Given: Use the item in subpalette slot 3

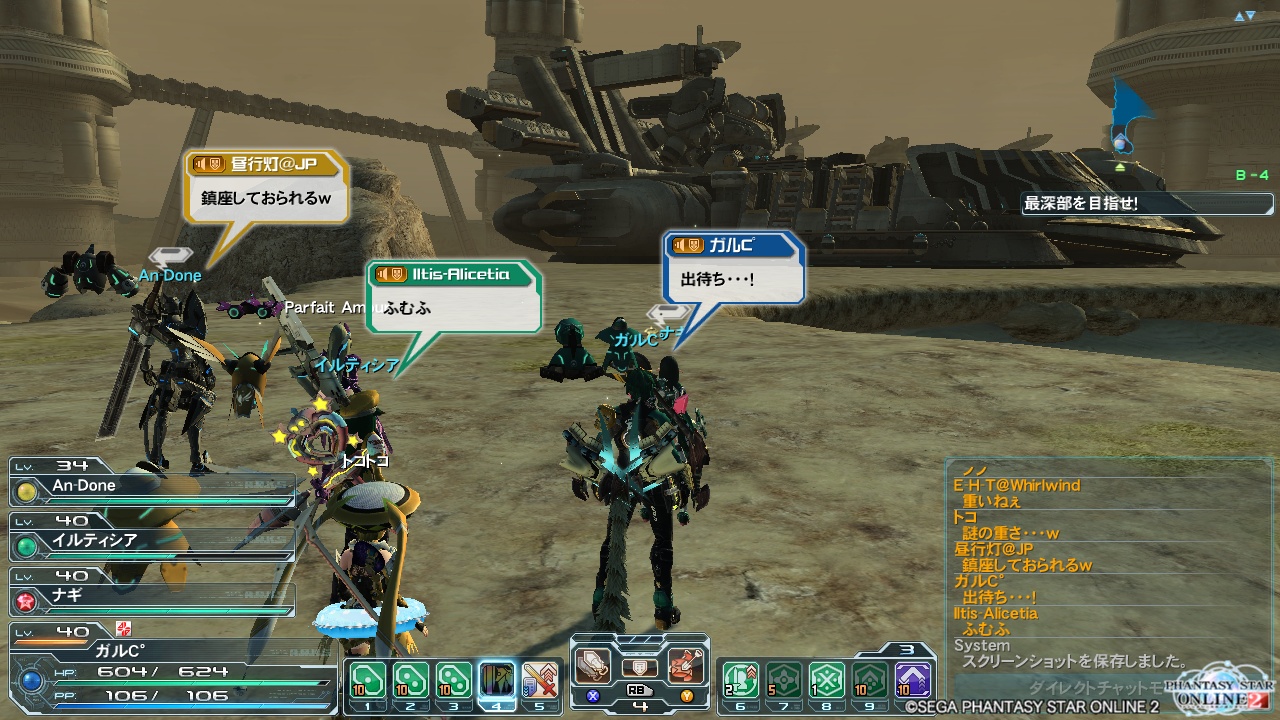Looking at the screenshot, I should point(453,680).
